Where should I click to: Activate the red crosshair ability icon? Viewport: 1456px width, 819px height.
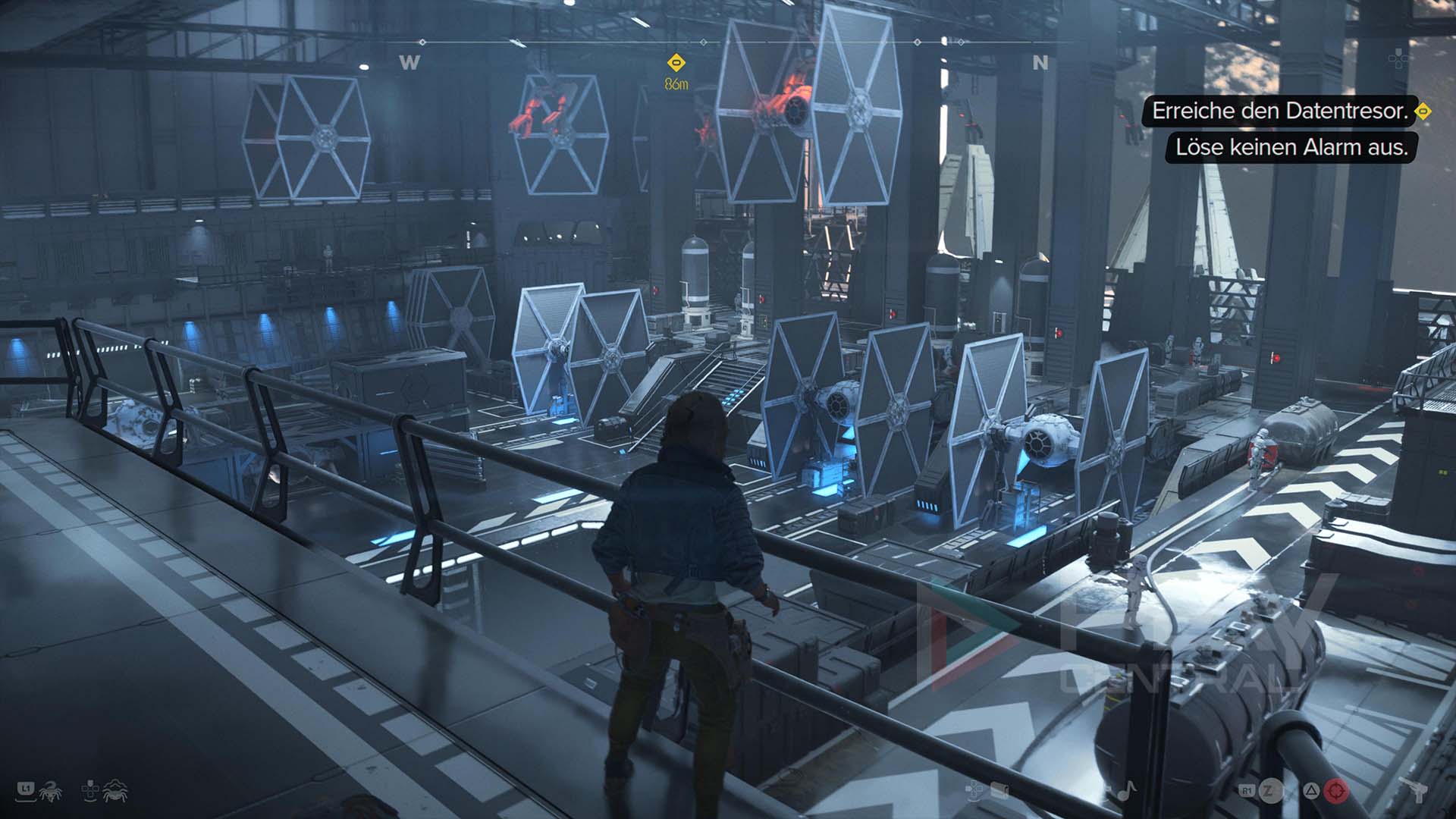click(x=1336, y=791)
